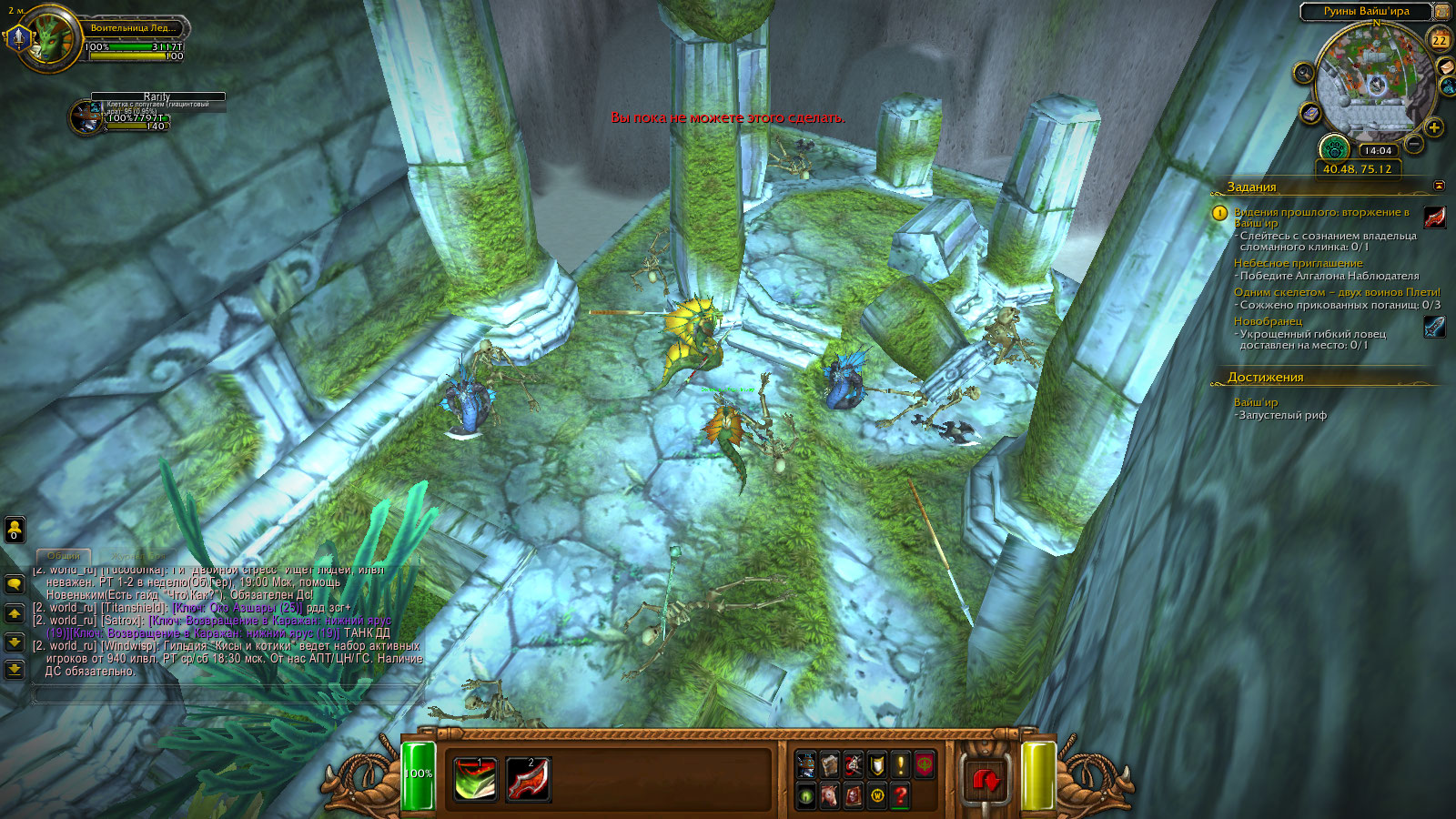Zoom in the minimap with the plus button
1456x819 pixels.
coord(1434,126)
